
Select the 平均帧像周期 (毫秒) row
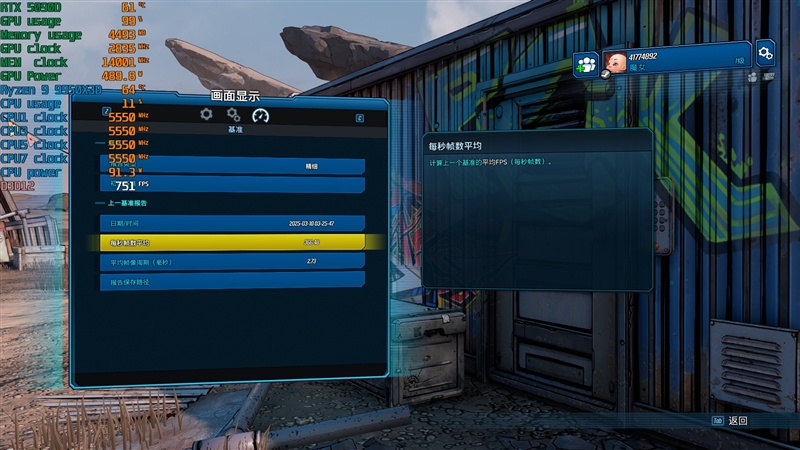(232, 261)
